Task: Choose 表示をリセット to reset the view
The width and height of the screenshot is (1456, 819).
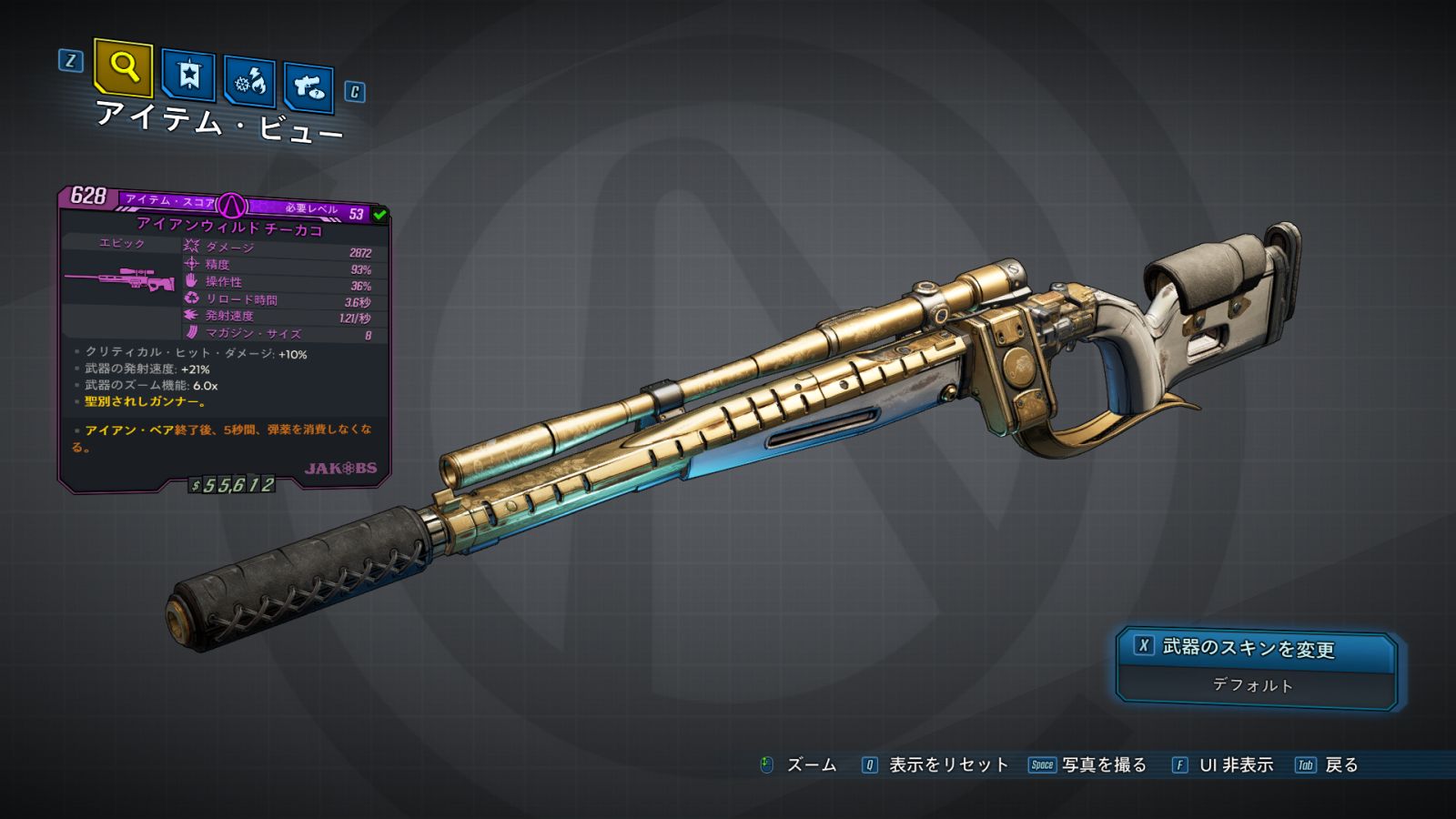Action: pos(947,765)
